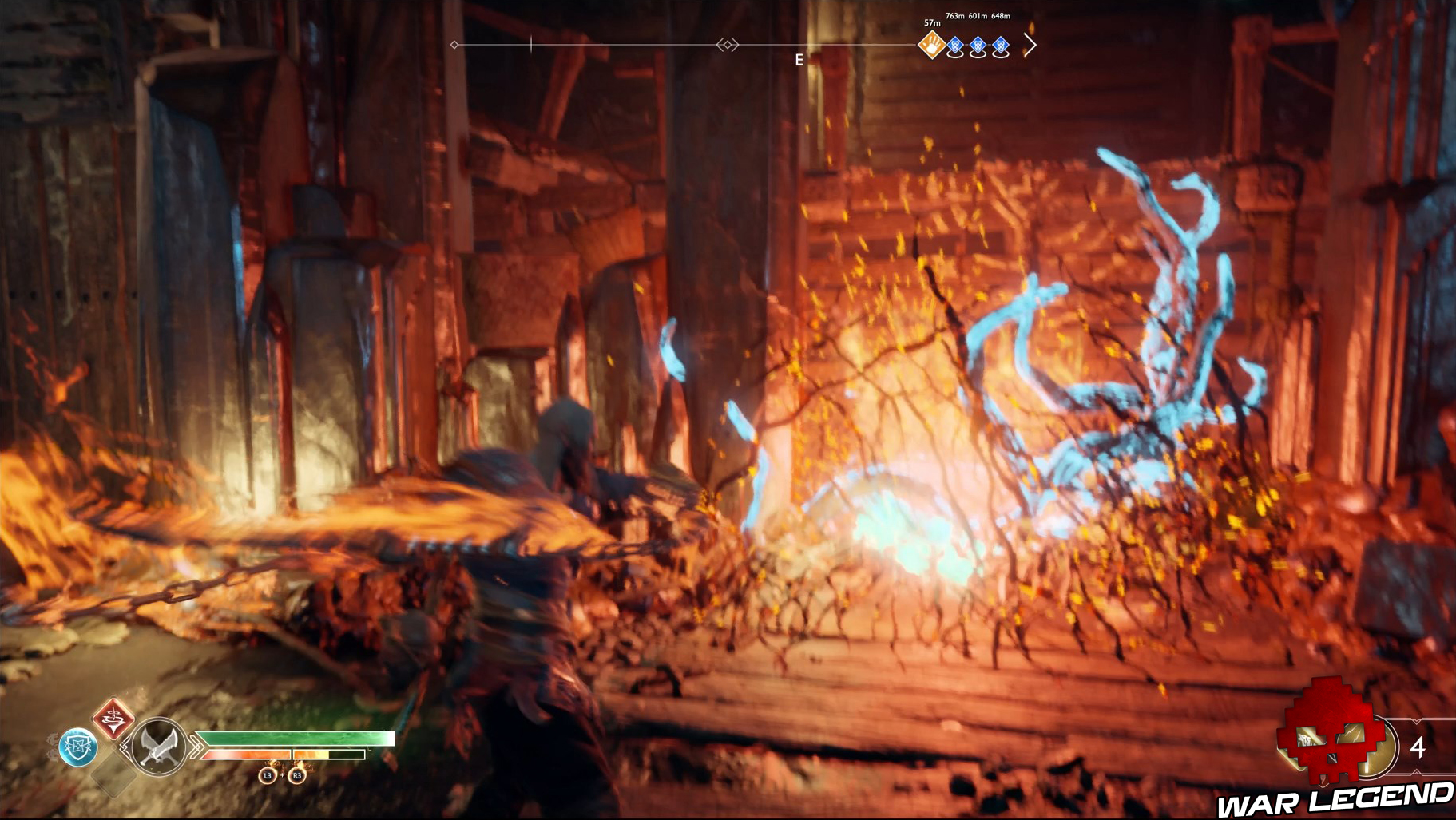Select the blue shield runic ability icon
1456x820 pixels.
(x=78, y=745)
